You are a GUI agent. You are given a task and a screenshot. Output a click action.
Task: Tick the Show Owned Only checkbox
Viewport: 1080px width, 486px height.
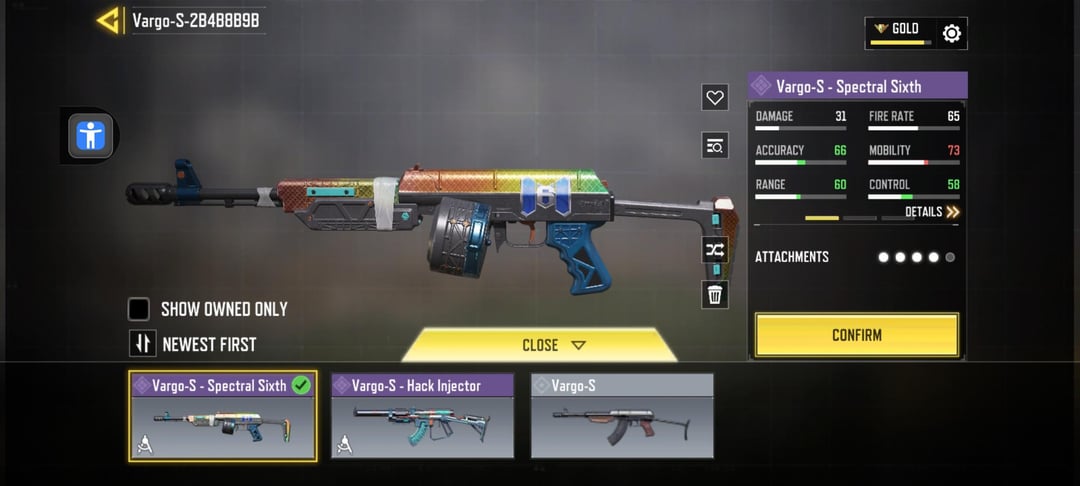coord(139,309)
